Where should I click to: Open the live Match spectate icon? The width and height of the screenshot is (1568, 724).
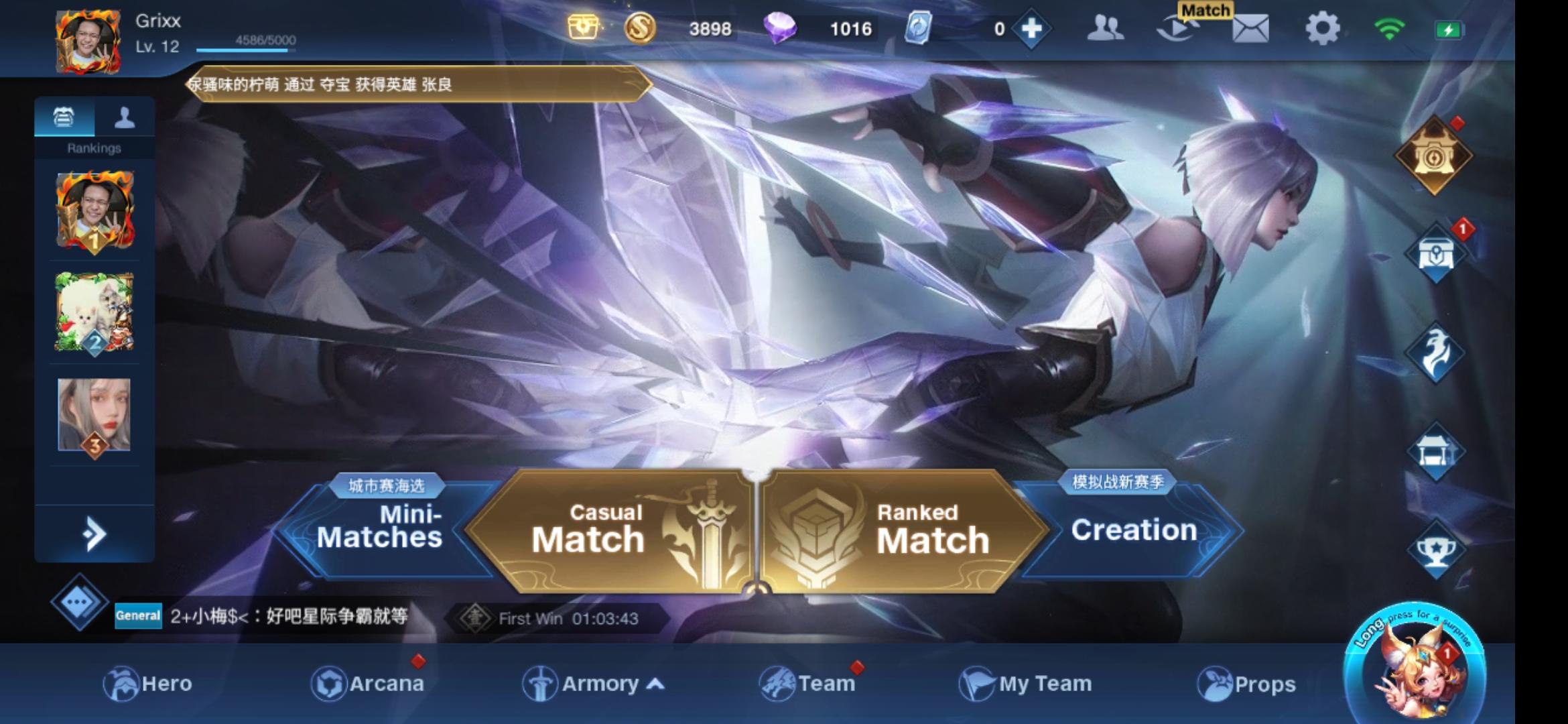pos(1181,30)
